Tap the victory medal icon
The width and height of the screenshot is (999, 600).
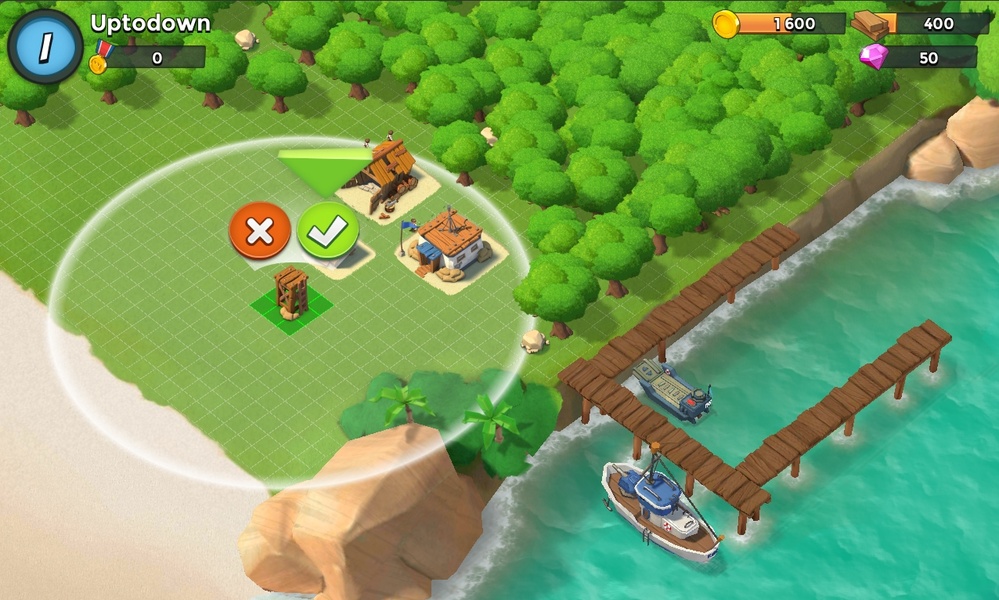coord(99,59)
